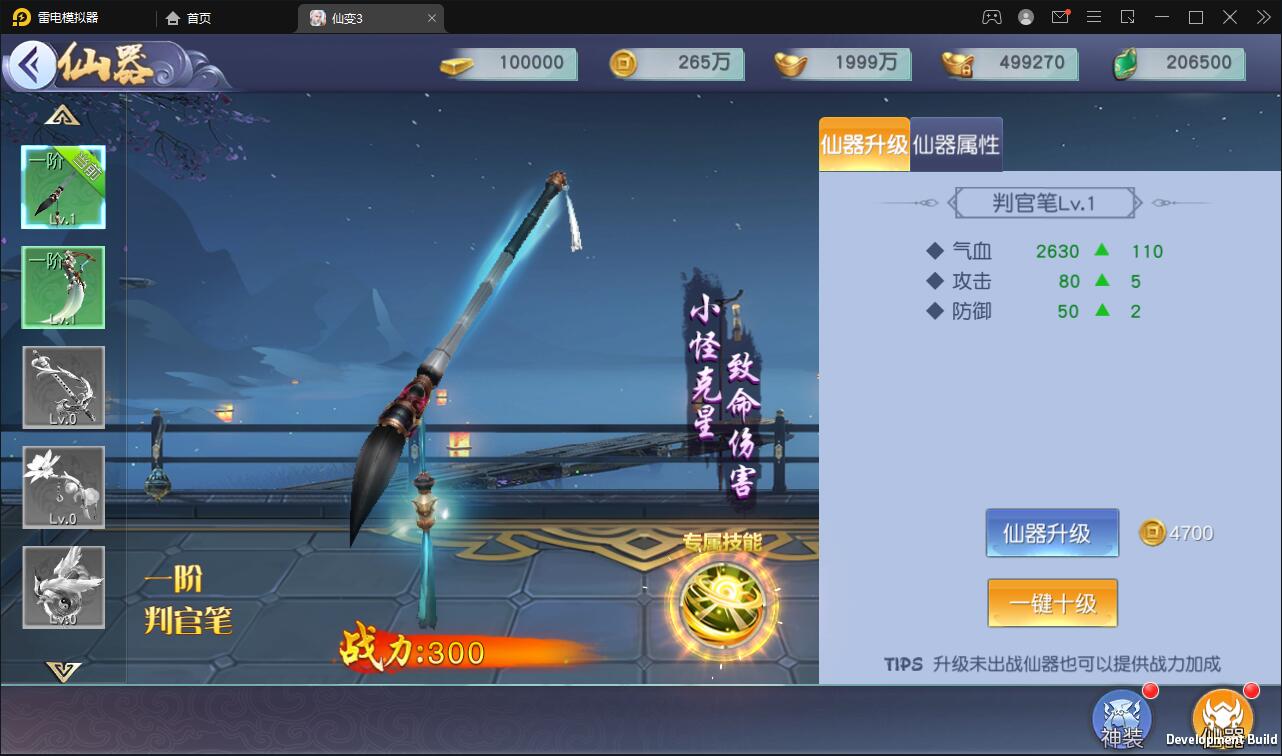Choose the locked Lv.0 sword weapon icon
1282x756 pixels.
click(63, 387)
